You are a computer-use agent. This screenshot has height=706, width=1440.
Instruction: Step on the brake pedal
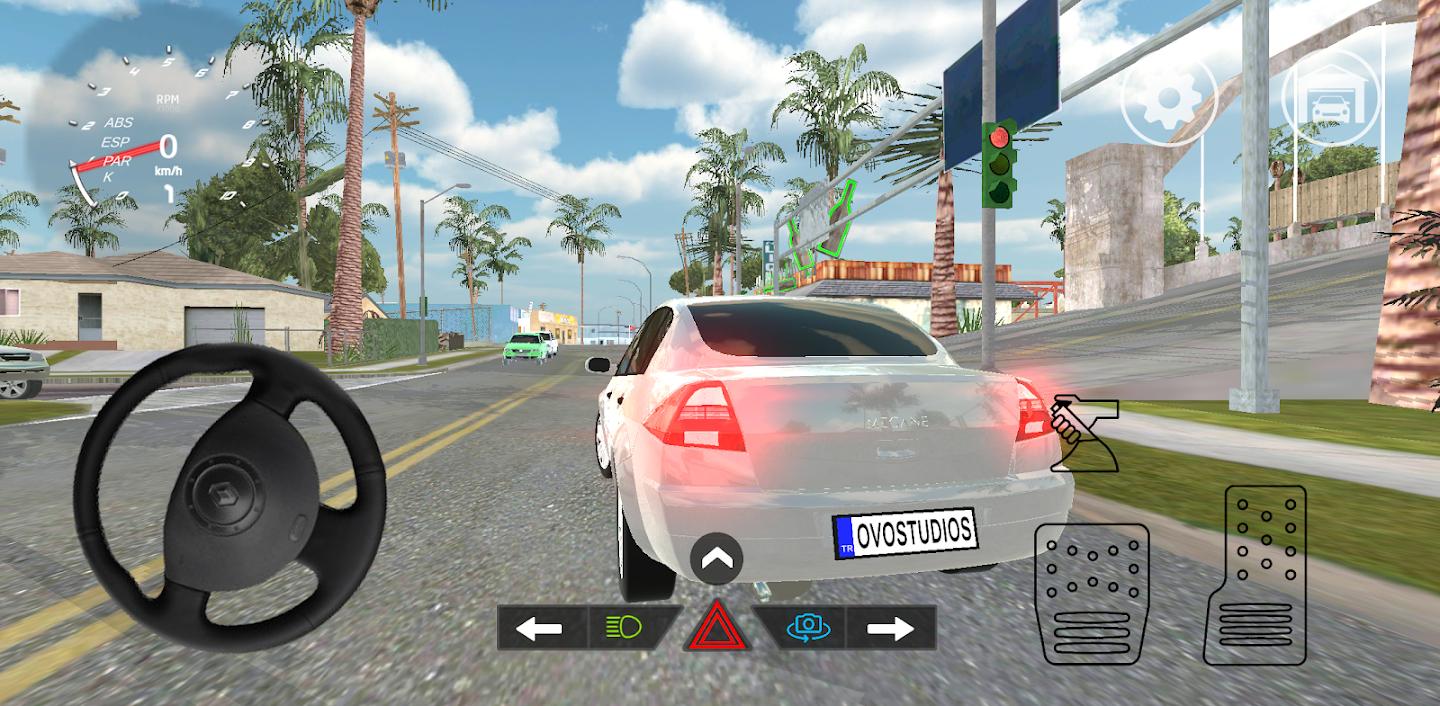[x=1091, y=593]
